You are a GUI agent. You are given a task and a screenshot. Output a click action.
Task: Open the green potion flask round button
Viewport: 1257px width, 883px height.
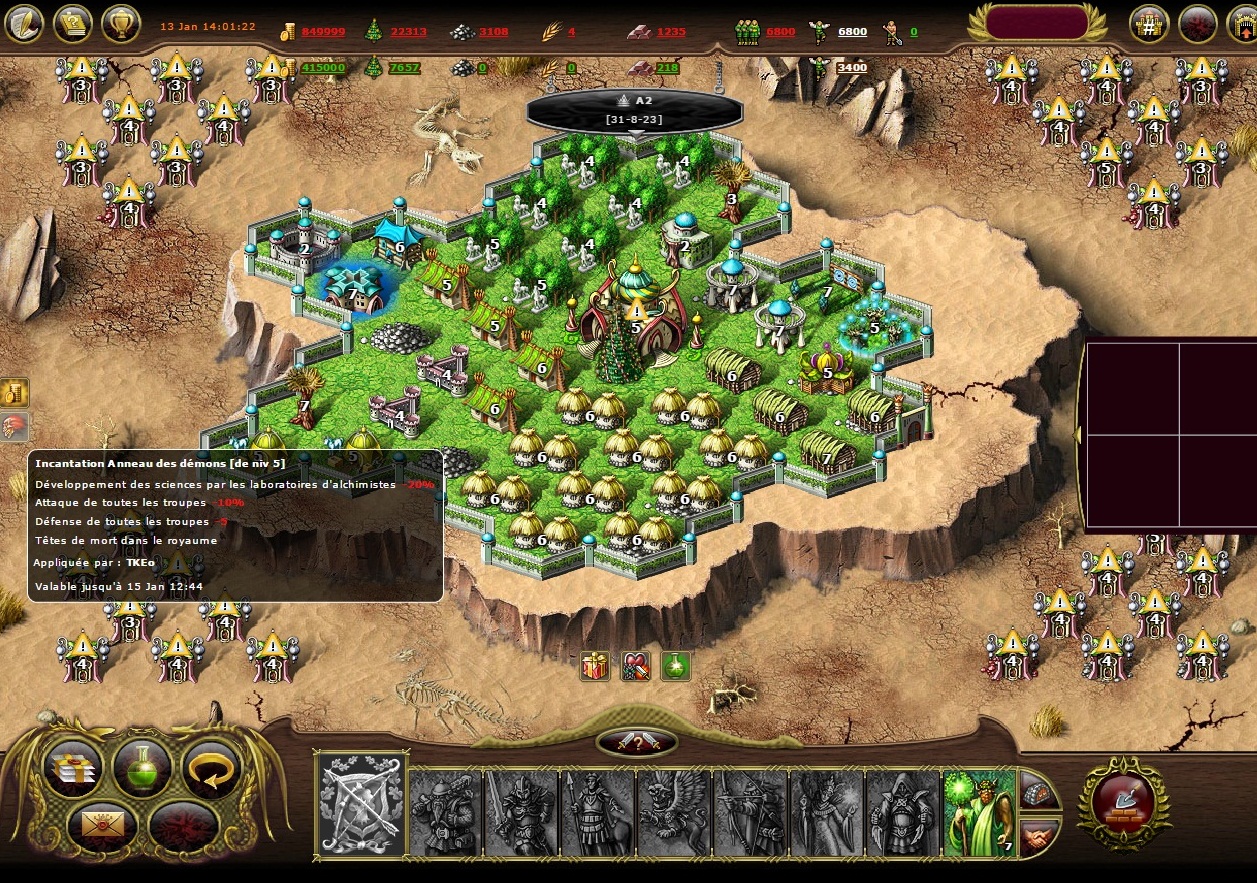pyautogui.click(x=142, y=768)
